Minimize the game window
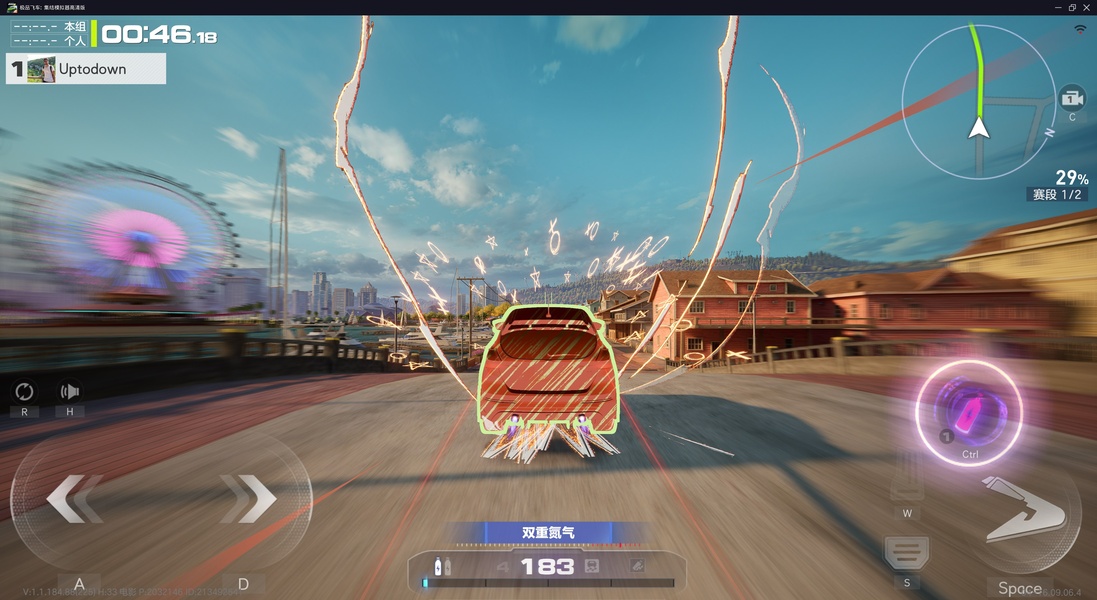This screenshot has width=1097, height=600. click(x=1058, y=7)
